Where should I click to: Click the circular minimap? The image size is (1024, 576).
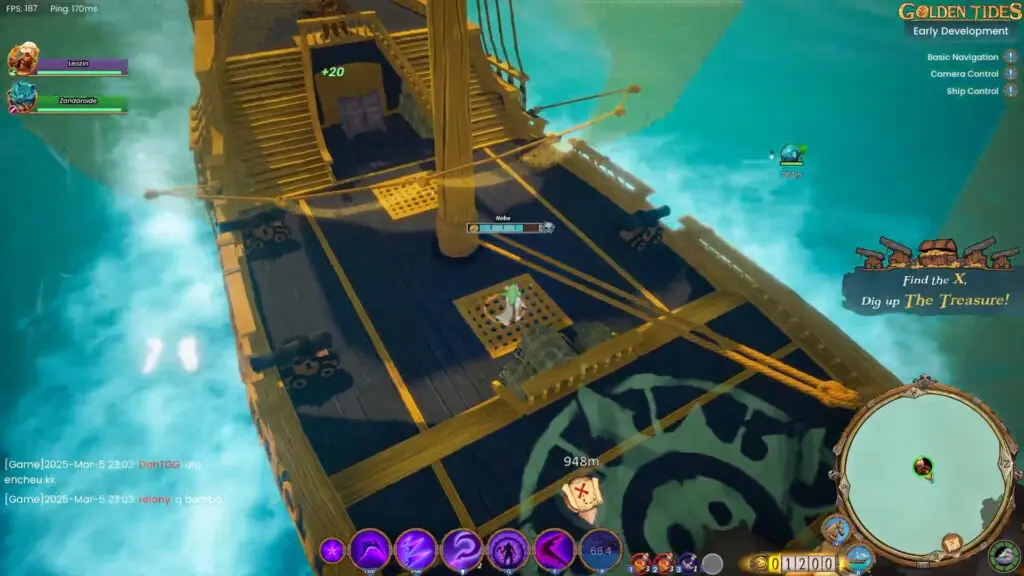[922, 467]
